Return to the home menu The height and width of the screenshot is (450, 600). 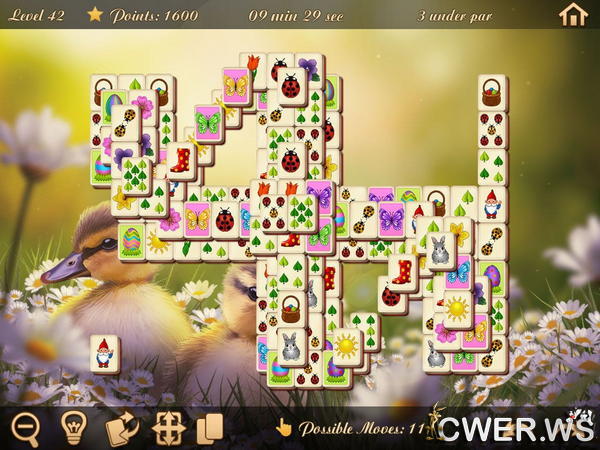coord(573,14)
